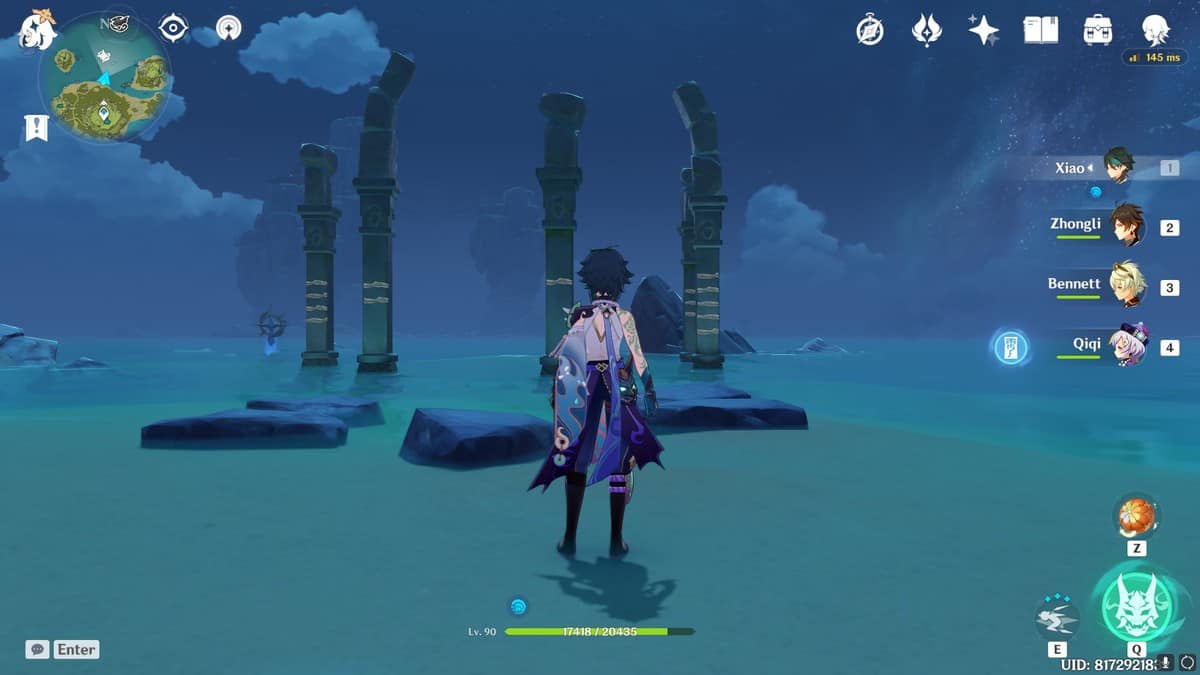Select Xiao in the party list

coord(1118,167)
